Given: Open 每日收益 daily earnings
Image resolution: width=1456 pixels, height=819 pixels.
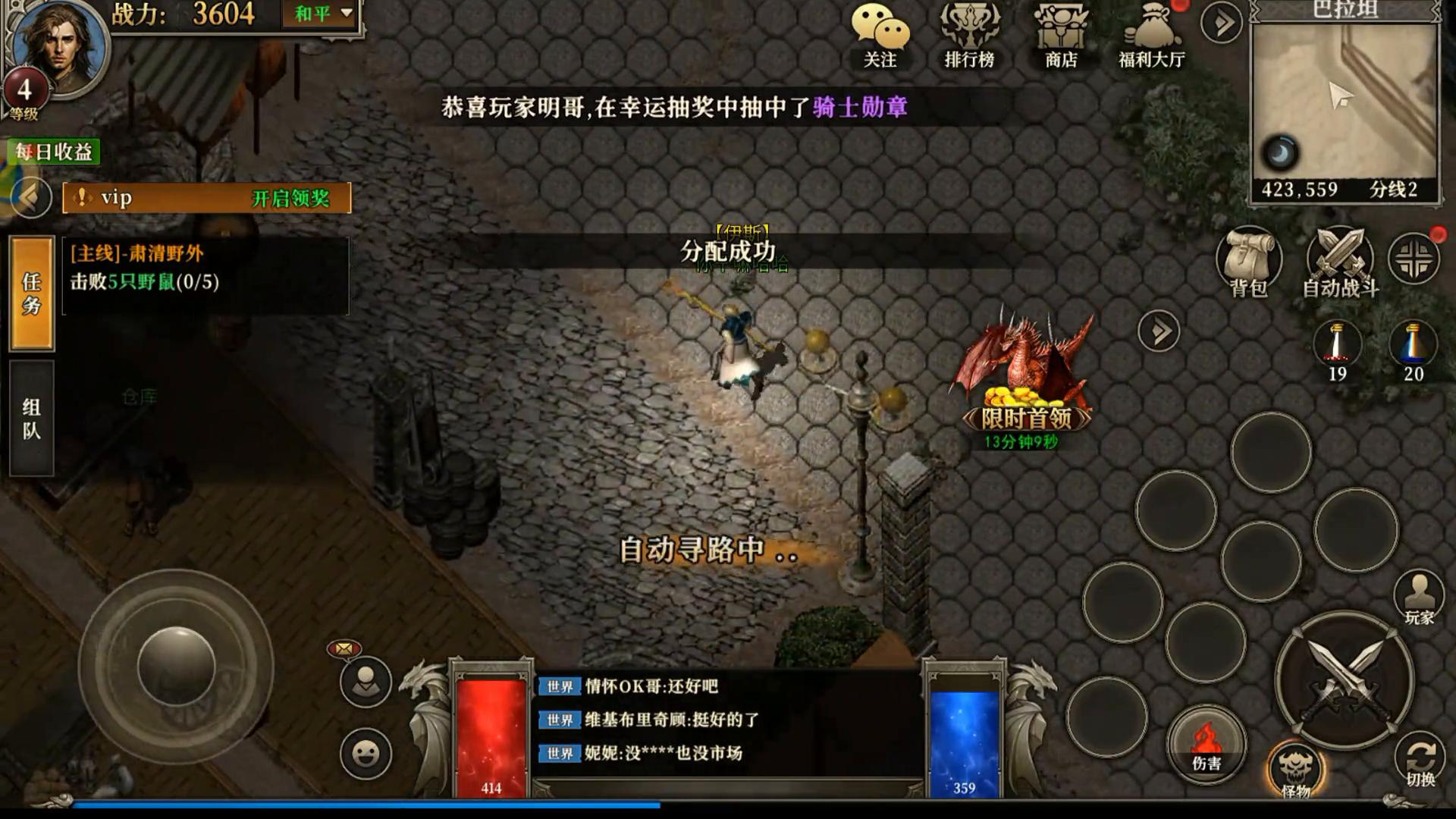Looking at the screenshot, I should 52,152.
